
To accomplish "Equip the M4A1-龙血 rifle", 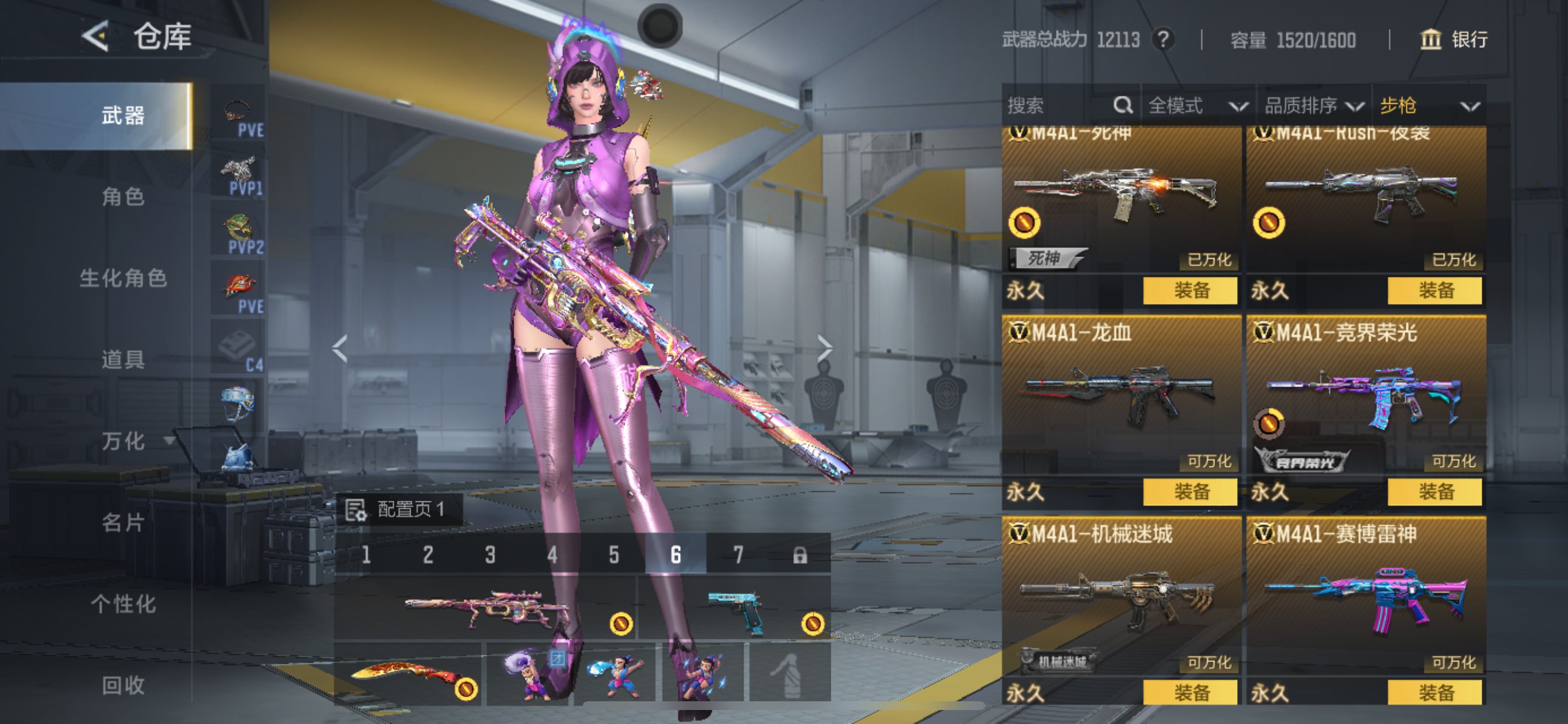I will click(1190, 491).
